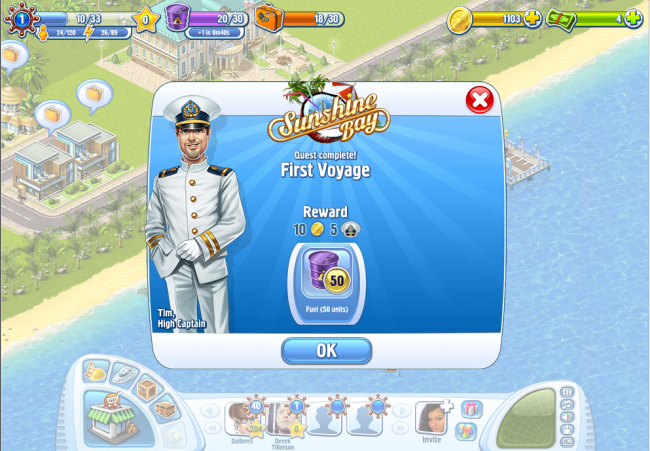The height and width of the screenshot is (451, 650).
Task: Select the fuel reward barrel item
Action: 326,273
